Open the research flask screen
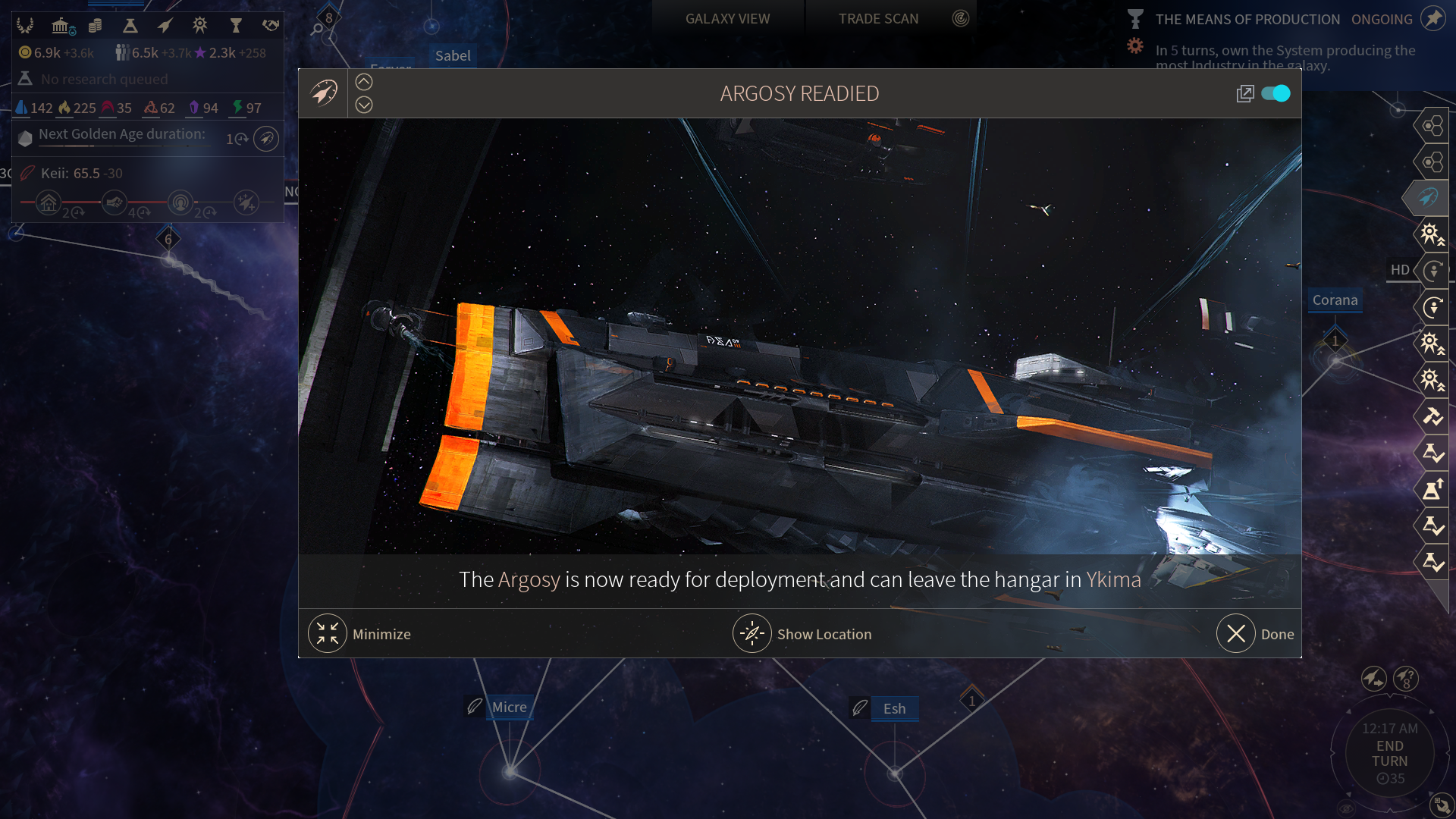Viewport: 1456px width, 819px height. click(x=130, y=26)
